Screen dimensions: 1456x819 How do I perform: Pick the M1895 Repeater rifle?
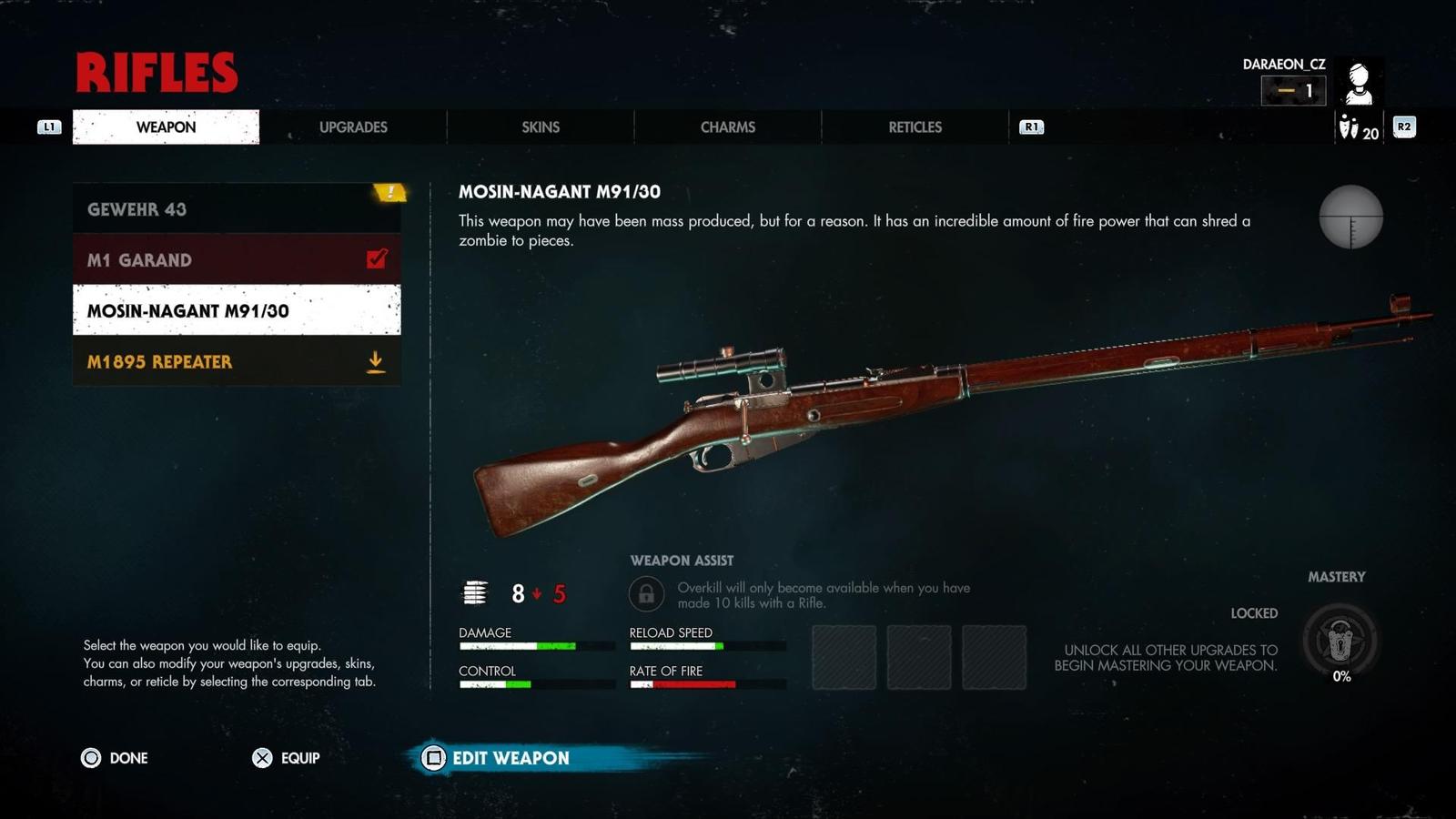coord(237,361)
